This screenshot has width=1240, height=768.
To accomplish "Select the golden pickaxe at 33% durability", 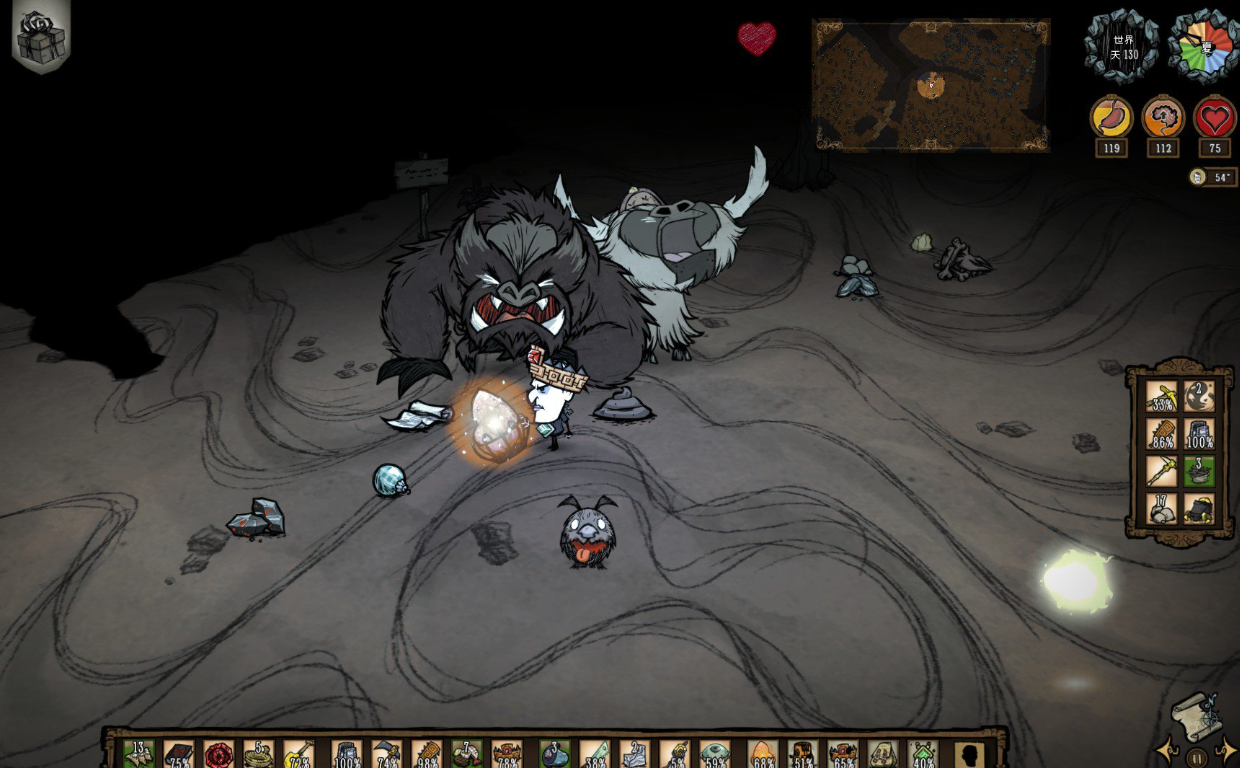I will point(1161,397).
